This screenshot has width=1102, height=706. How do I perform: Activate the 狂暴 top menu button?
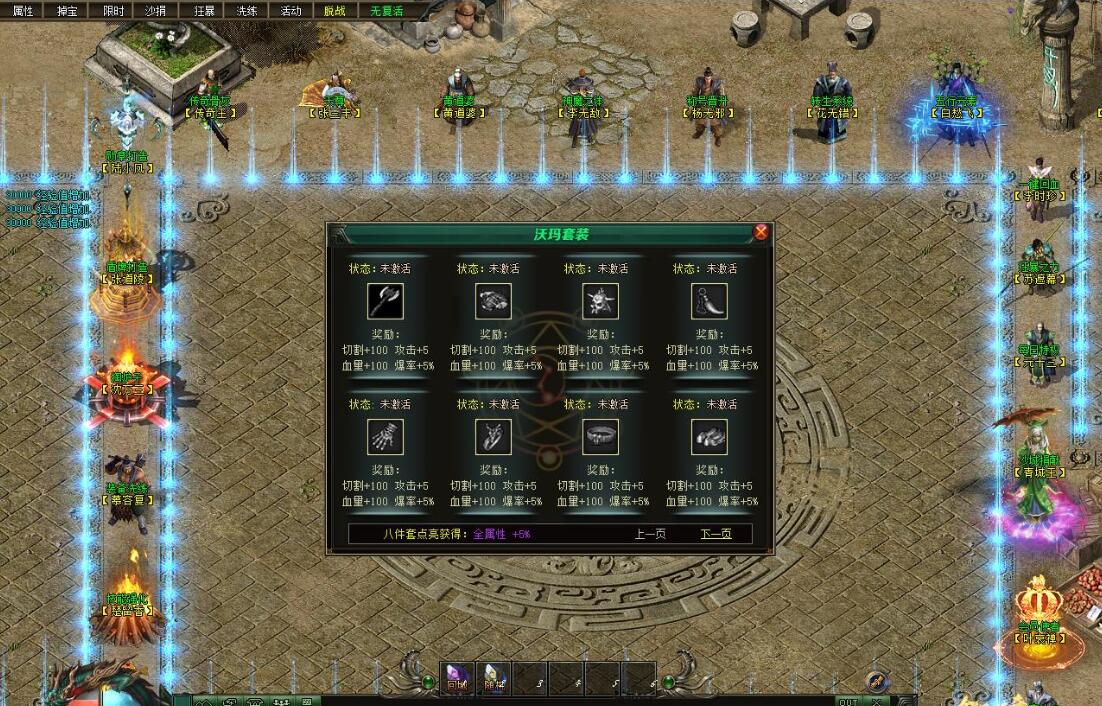203,10
